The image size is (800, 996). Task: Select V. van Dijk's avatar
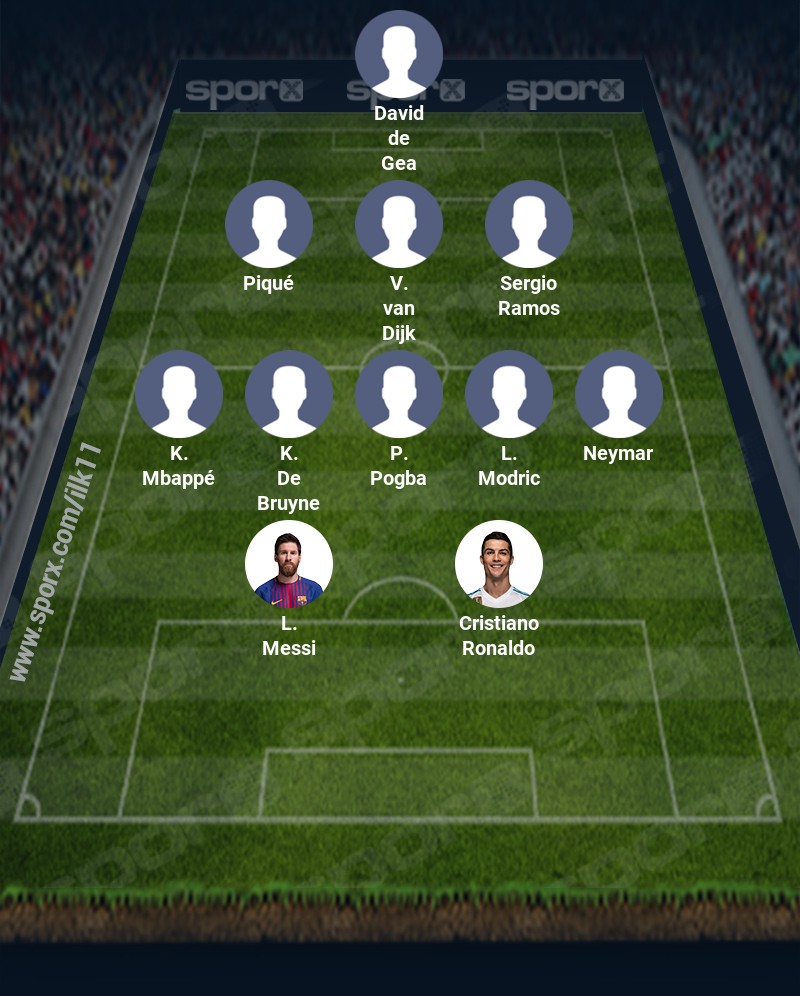[399, 224]
